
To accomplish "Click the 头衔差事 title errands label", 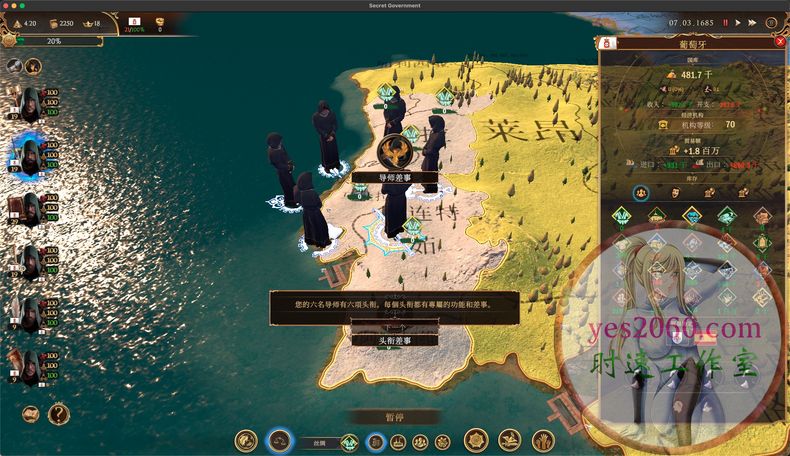I will (x=394, y=340).
